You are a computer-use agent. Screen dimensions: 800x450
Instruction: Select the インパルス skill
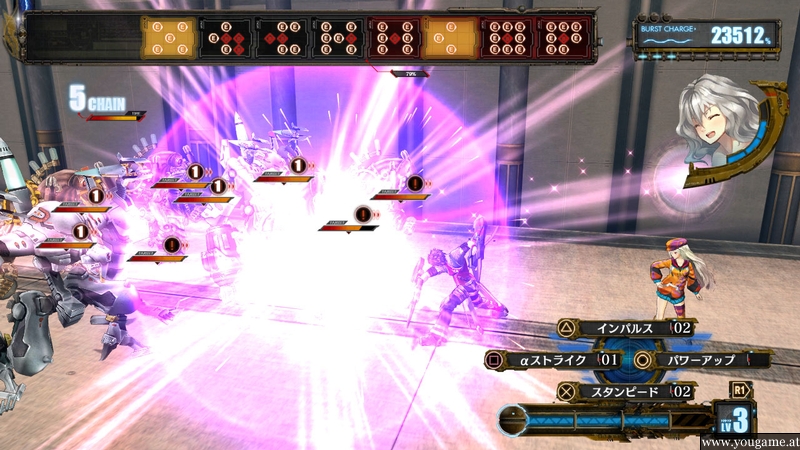pos(623,327)
